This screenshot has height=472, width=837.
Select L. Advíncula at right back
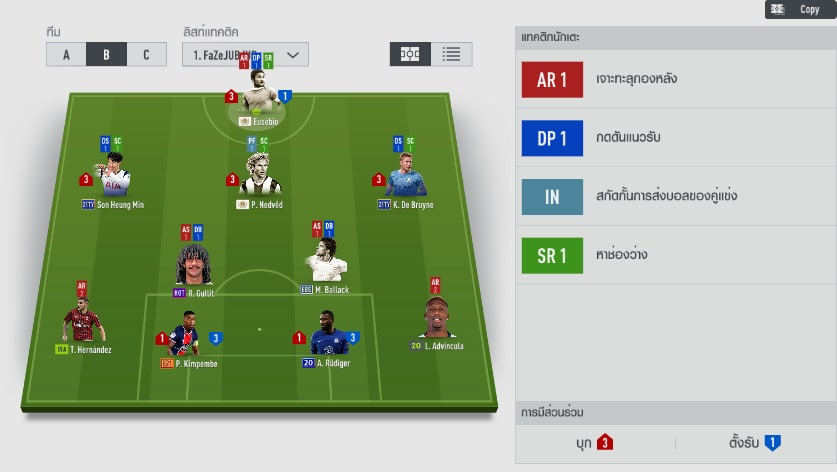pos(437,318)
